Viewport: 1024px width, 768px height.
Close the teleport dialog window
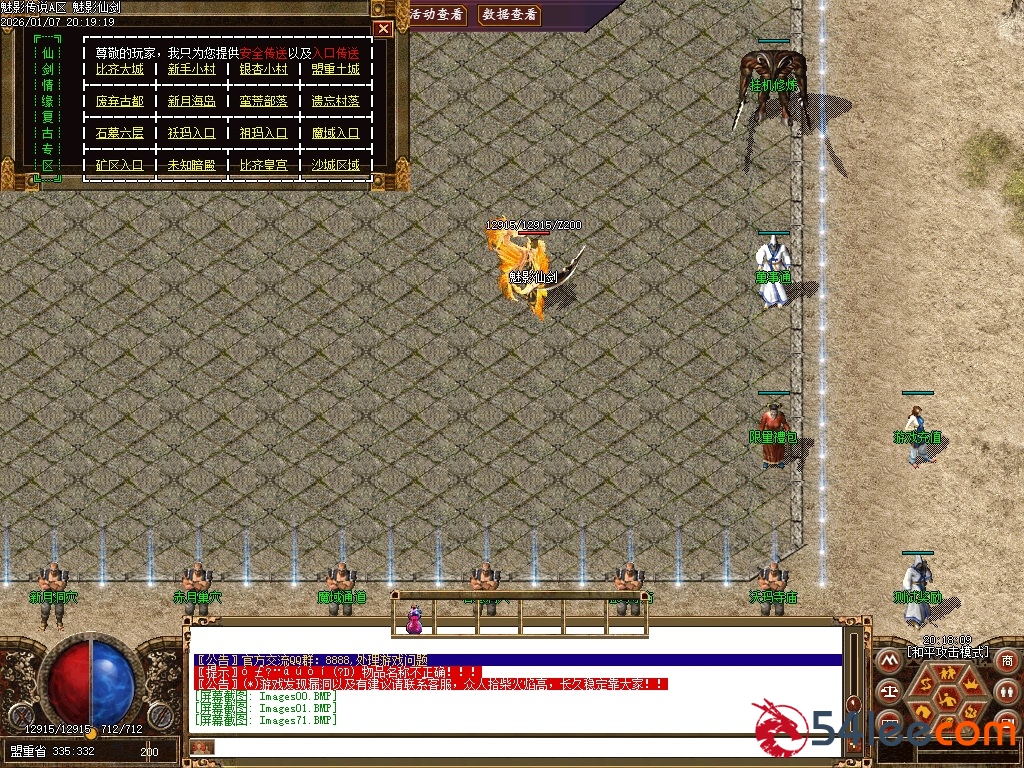[382, 30]
